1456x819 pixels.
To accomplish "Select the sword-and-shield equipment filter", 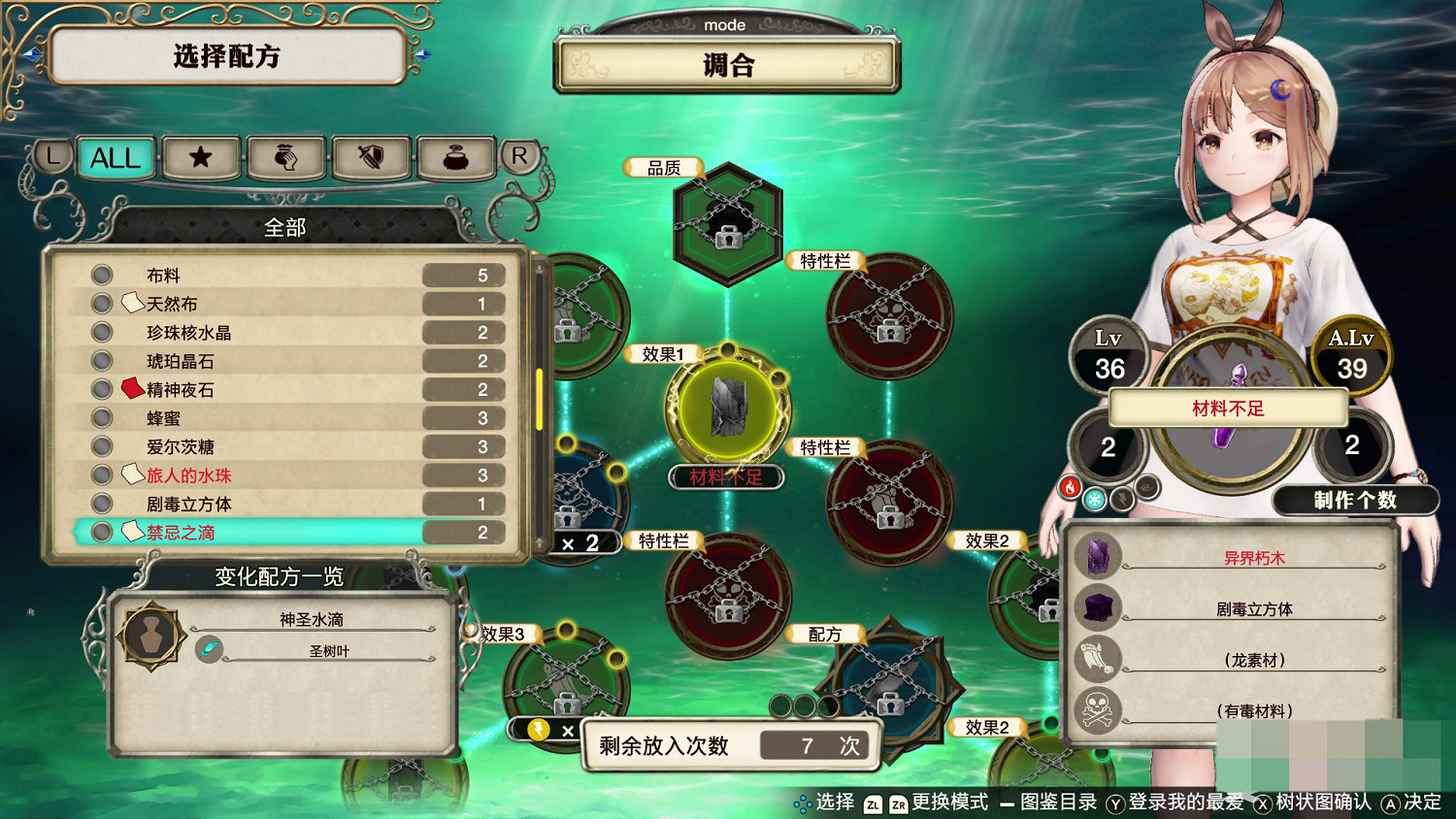I will [x=372, y=158].
